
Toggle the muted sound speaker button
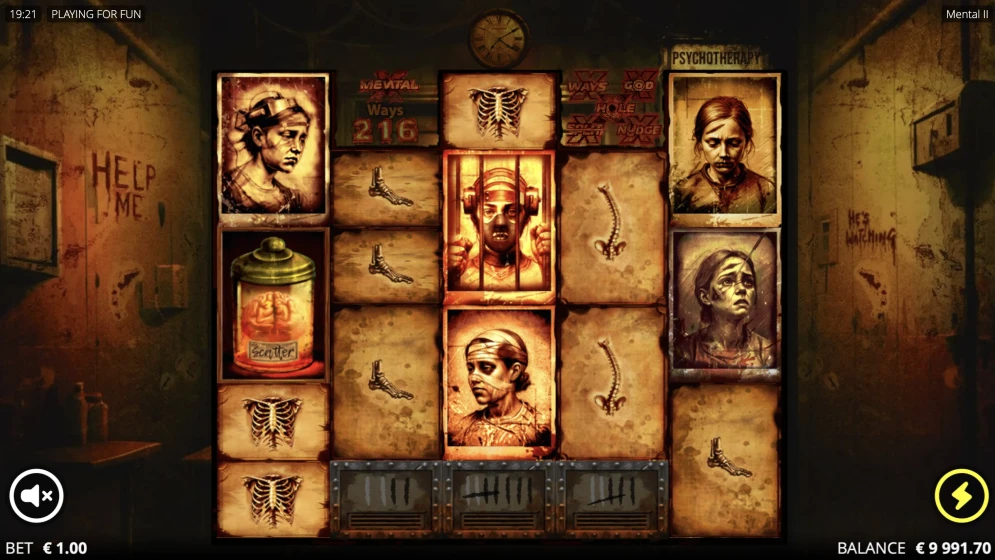(x=37, y=496)
